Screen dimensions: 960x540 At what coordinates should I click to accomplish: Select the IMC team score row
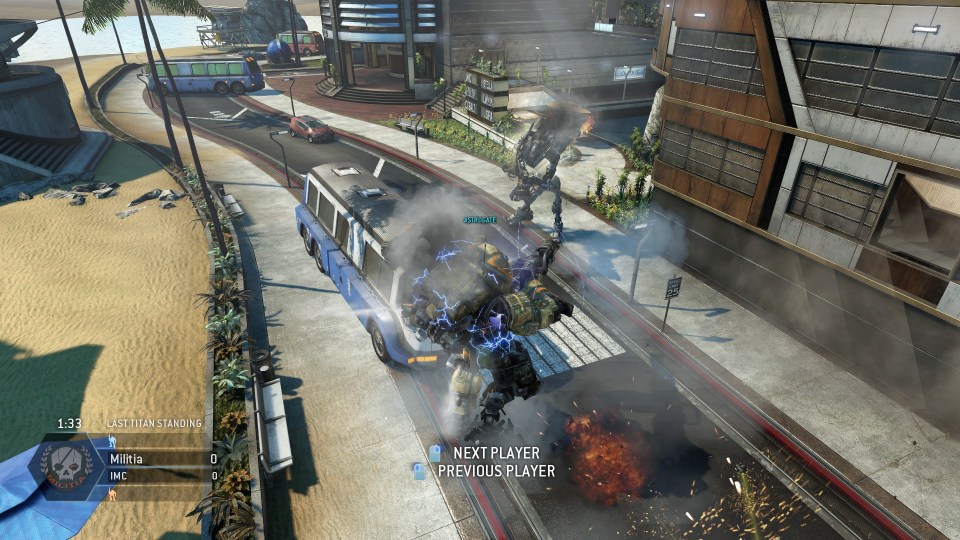(160, 476)
